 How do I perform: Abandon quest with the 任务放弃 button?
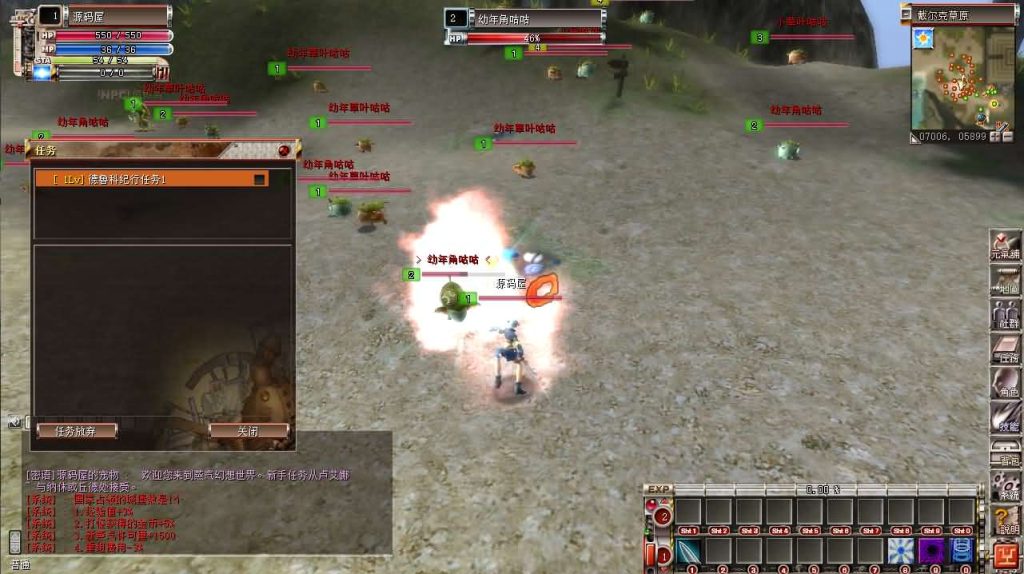(x=77, y=431)
